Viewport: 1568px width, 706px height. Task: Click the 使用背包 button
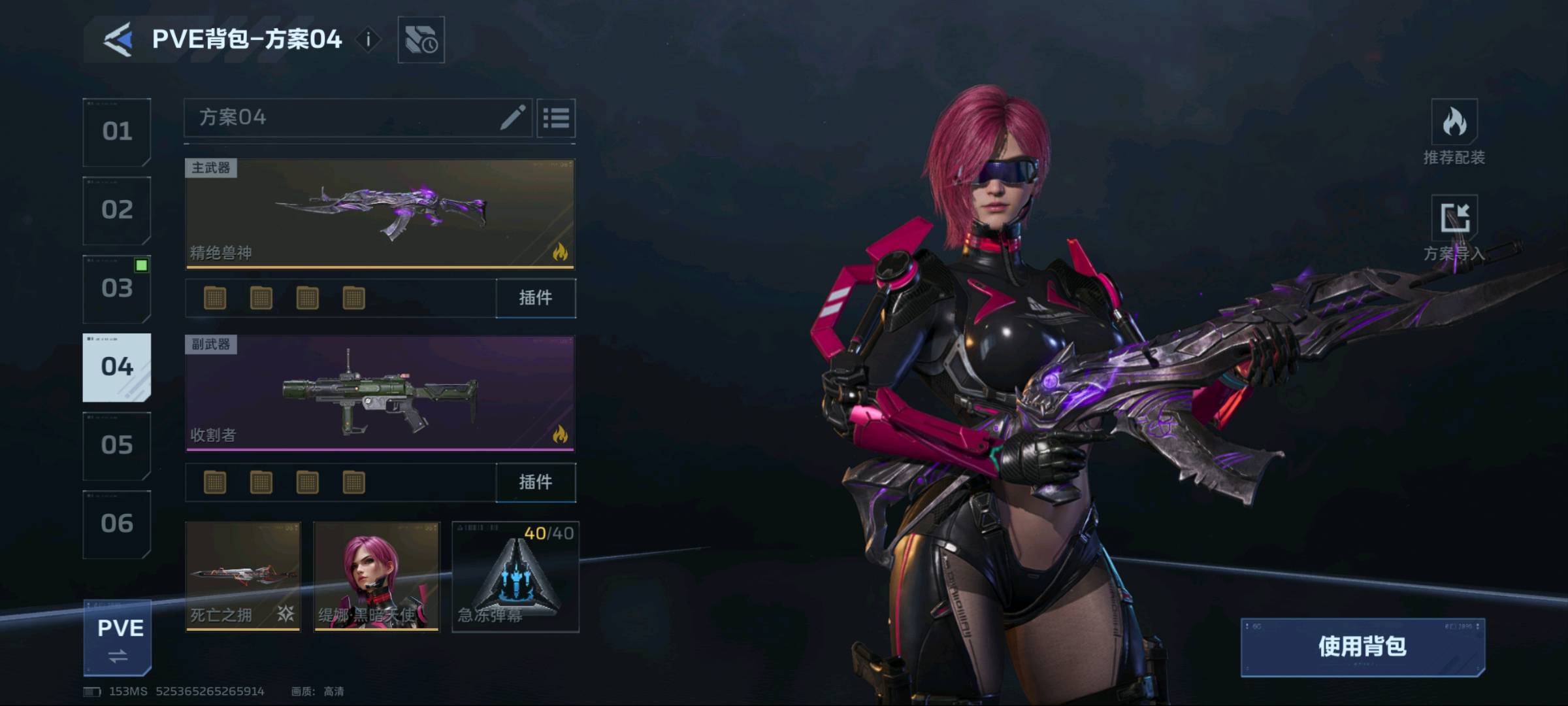(x=1362, y=647)
